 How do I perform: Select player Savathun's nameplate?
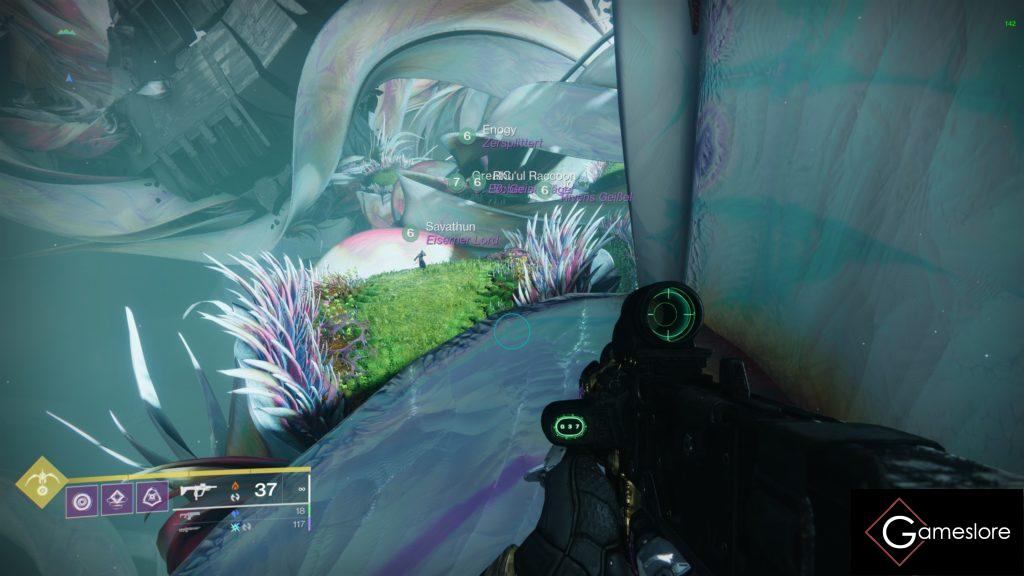click(x=445, y=227)
